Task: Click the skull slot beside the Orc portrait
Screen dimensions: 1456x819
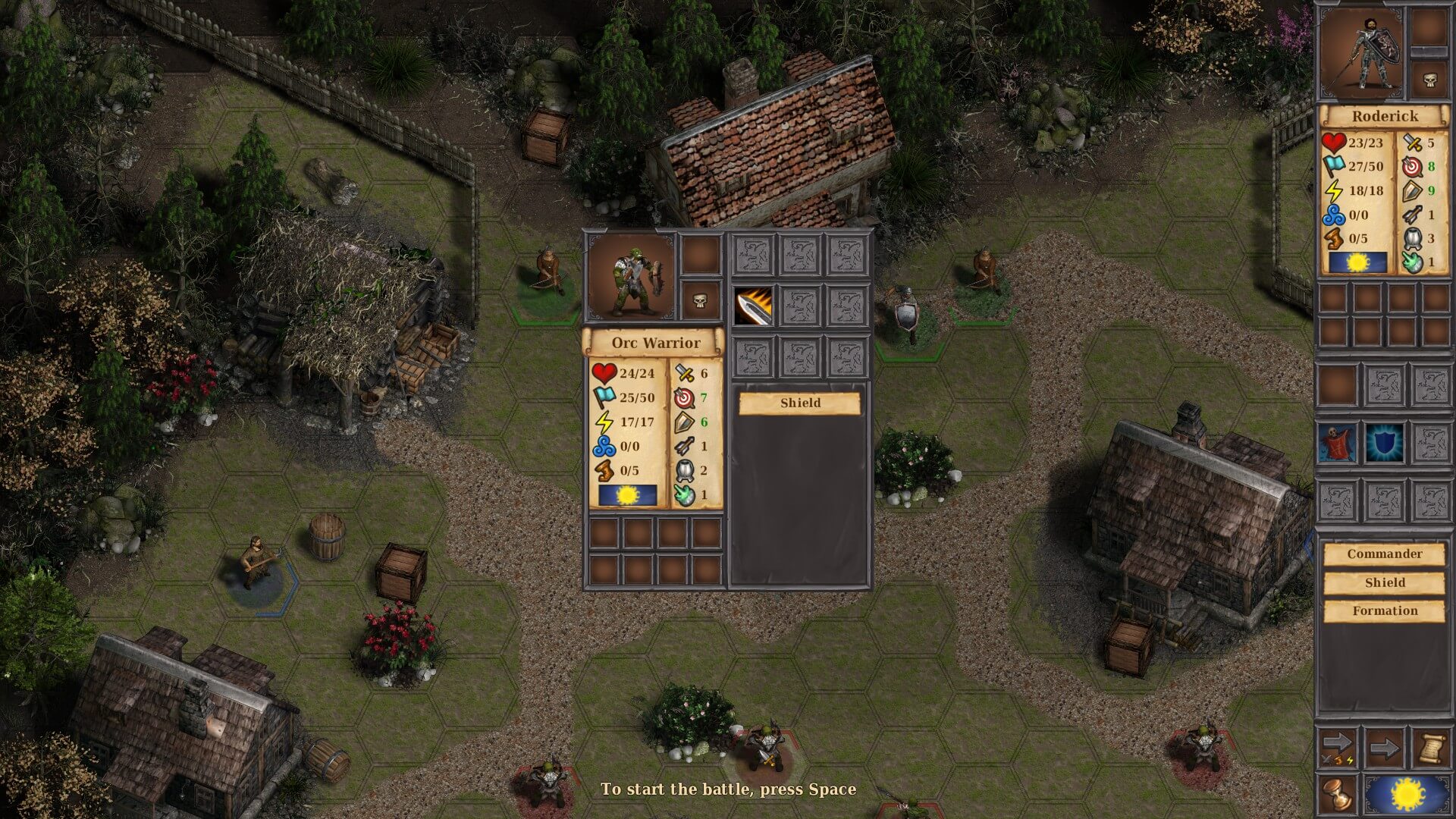Action: coord(700,301)
